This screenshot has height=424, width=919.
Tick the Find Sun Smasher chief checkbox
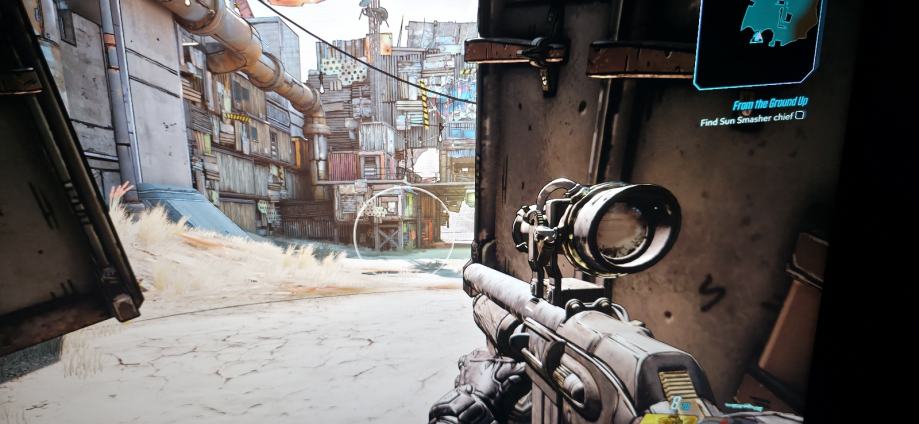799,115
